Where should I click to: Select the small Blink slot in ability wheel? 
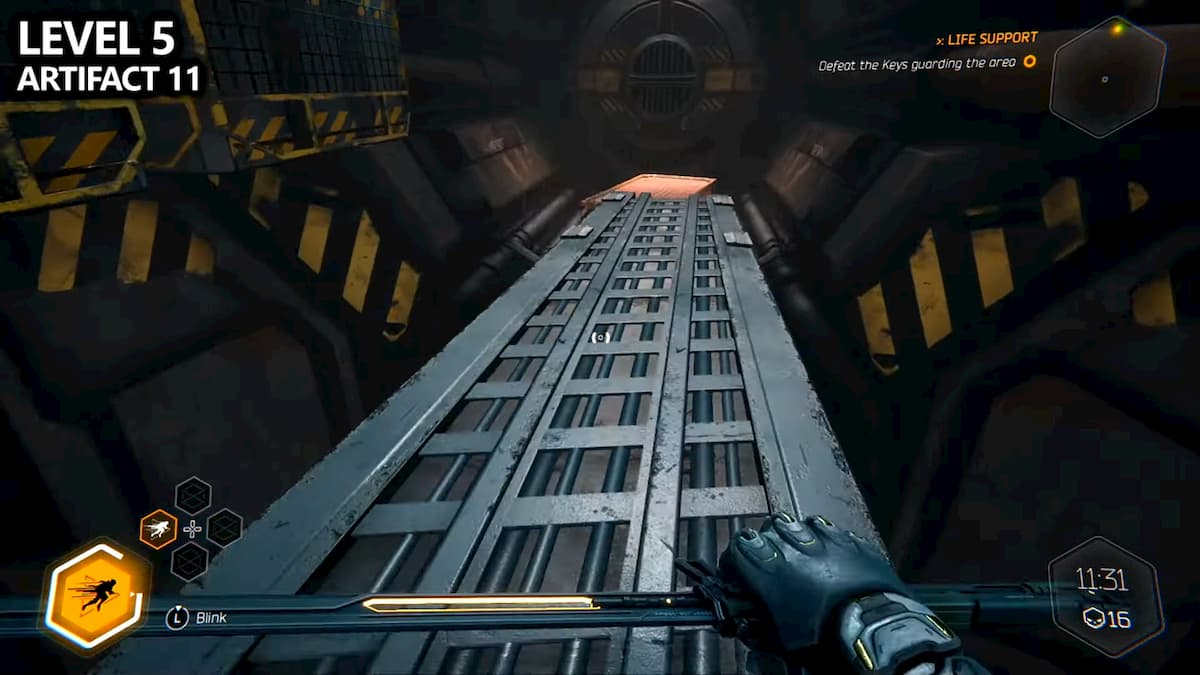pyautogui.click(x=158, y=528)
